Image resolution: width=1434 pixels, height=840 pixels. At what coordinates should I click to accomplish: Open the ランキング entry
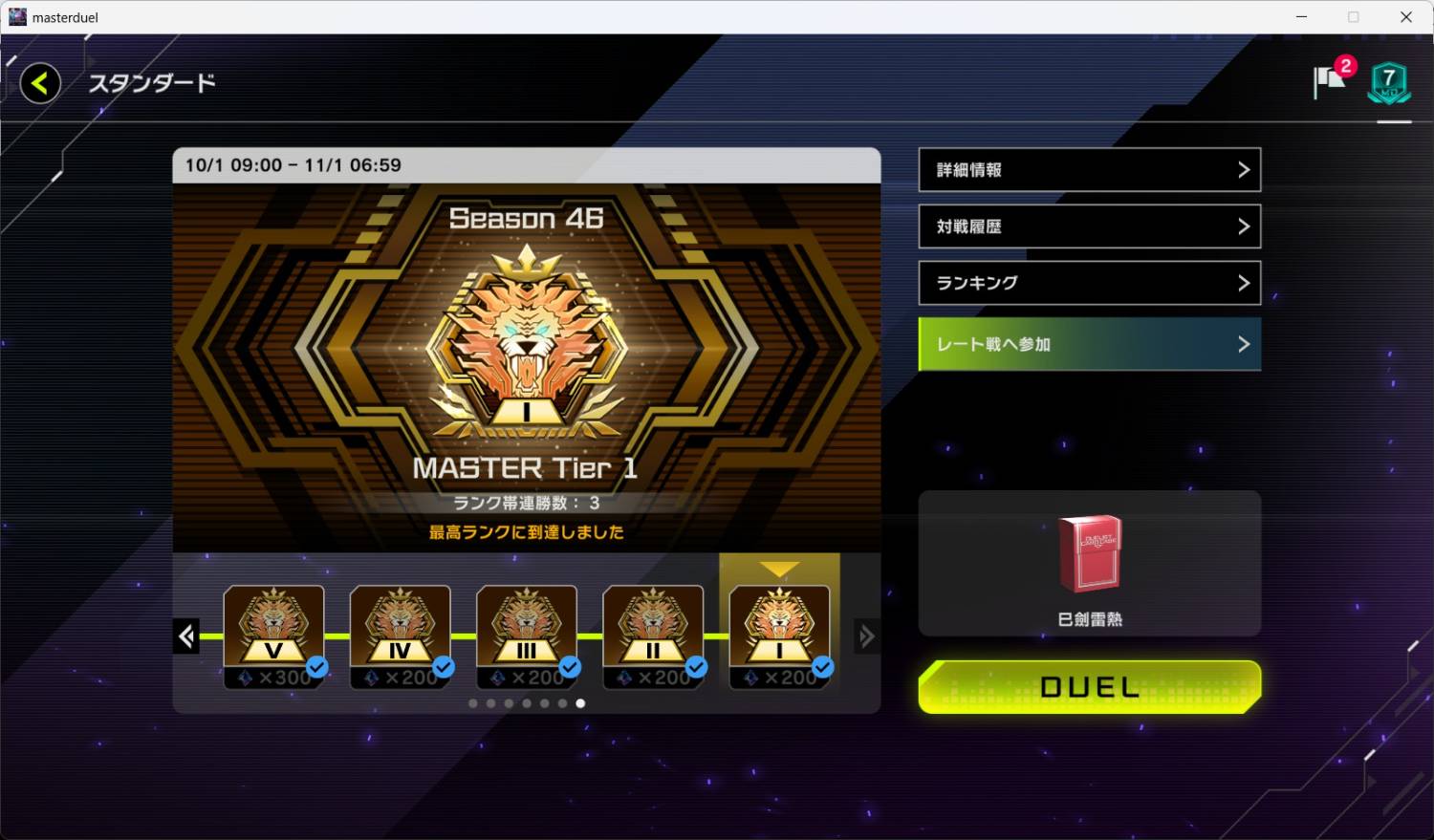click(1089, 283)
